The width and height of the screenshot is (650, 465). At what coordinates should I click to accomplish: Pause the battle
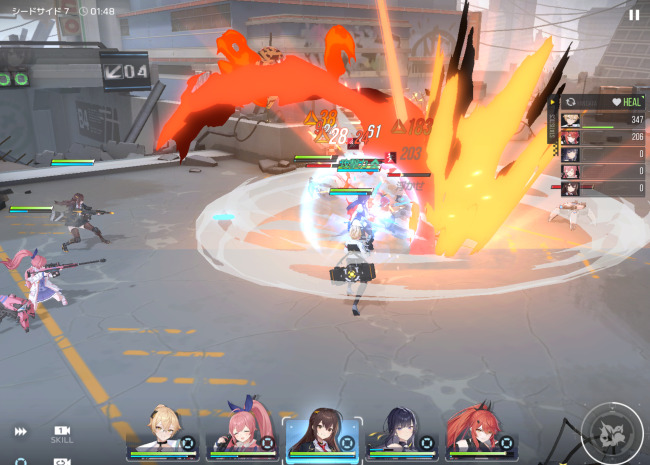click(x=634, y=15)
